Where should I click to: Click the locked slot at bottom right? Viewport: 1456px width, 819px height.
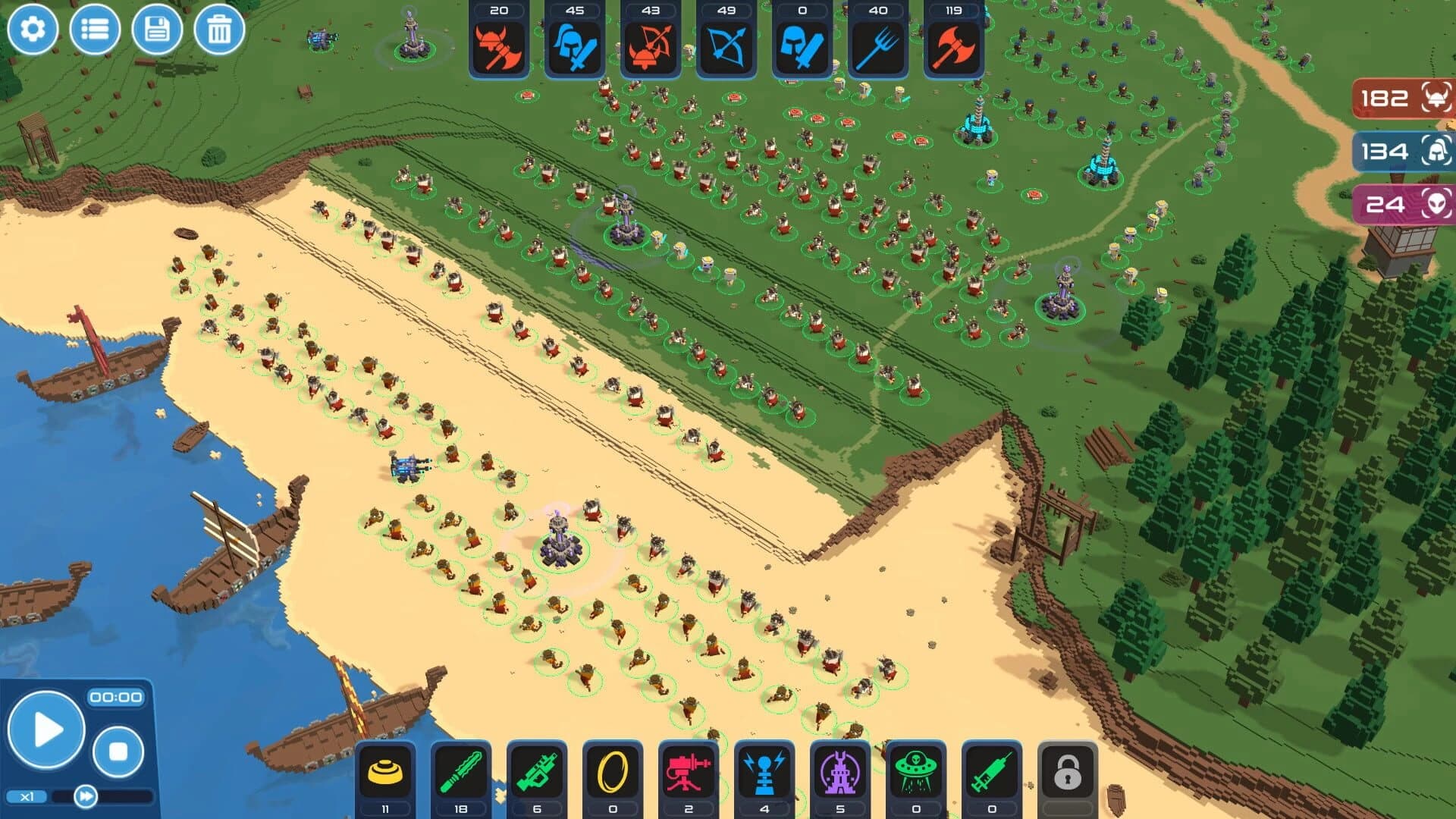pos(1068,770)
